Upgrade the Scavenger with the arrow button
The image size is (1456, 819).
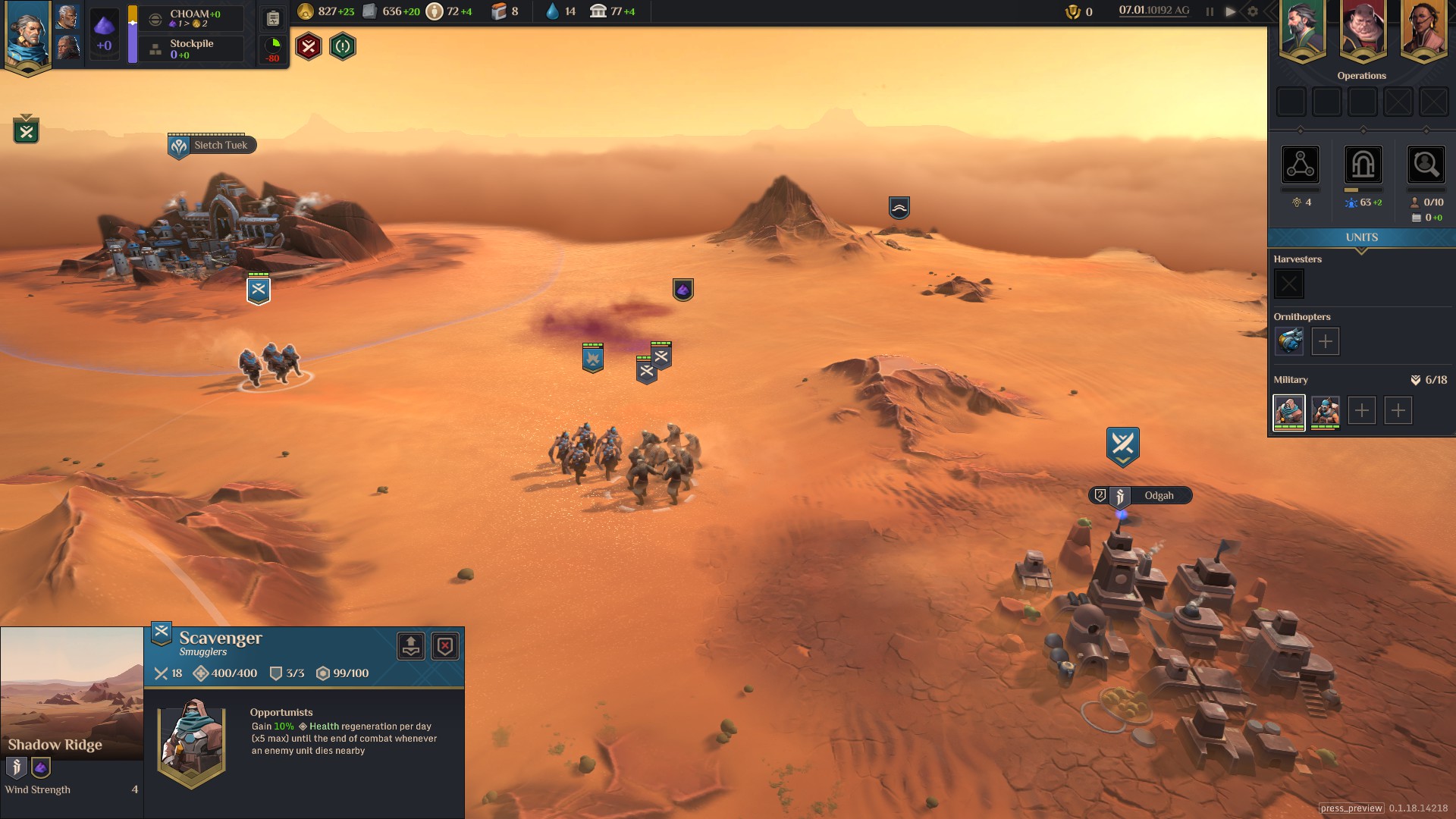coord(410,646)
